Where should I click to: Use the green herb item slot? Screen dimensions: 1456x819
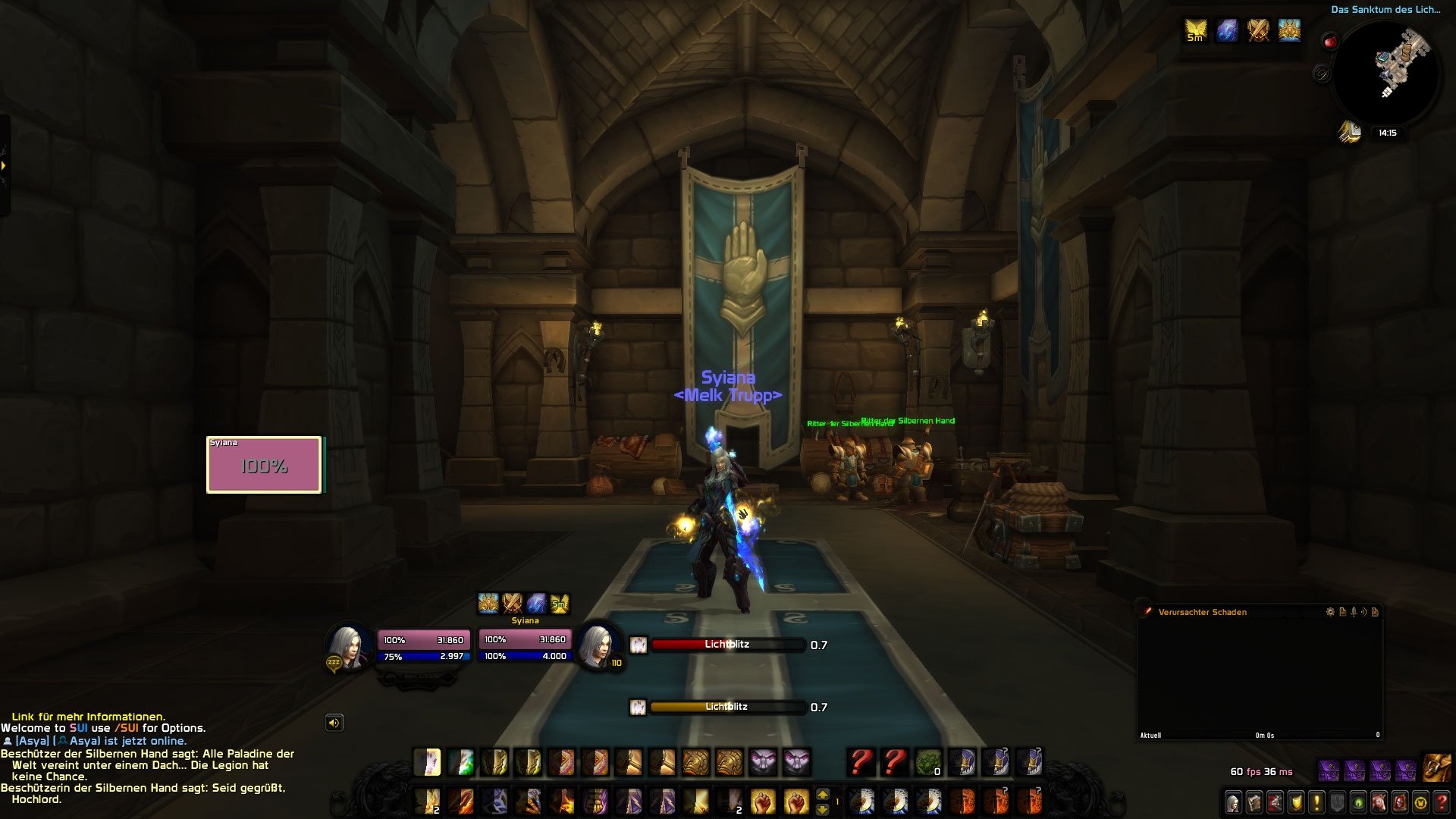(x=928, y=762)
